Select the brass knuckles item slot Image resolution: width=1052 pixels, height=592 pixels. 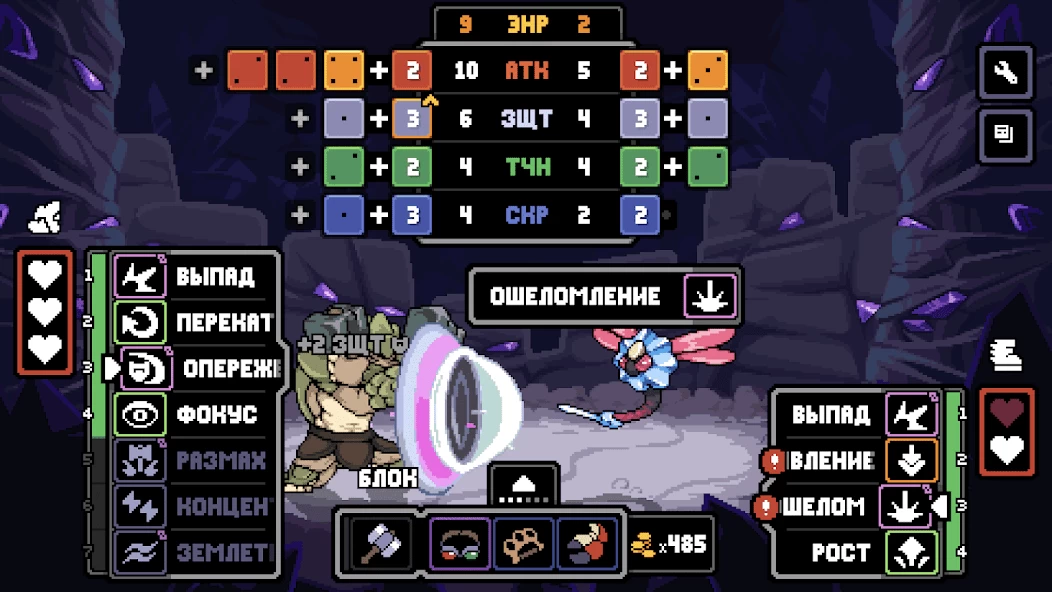(523, 545)
